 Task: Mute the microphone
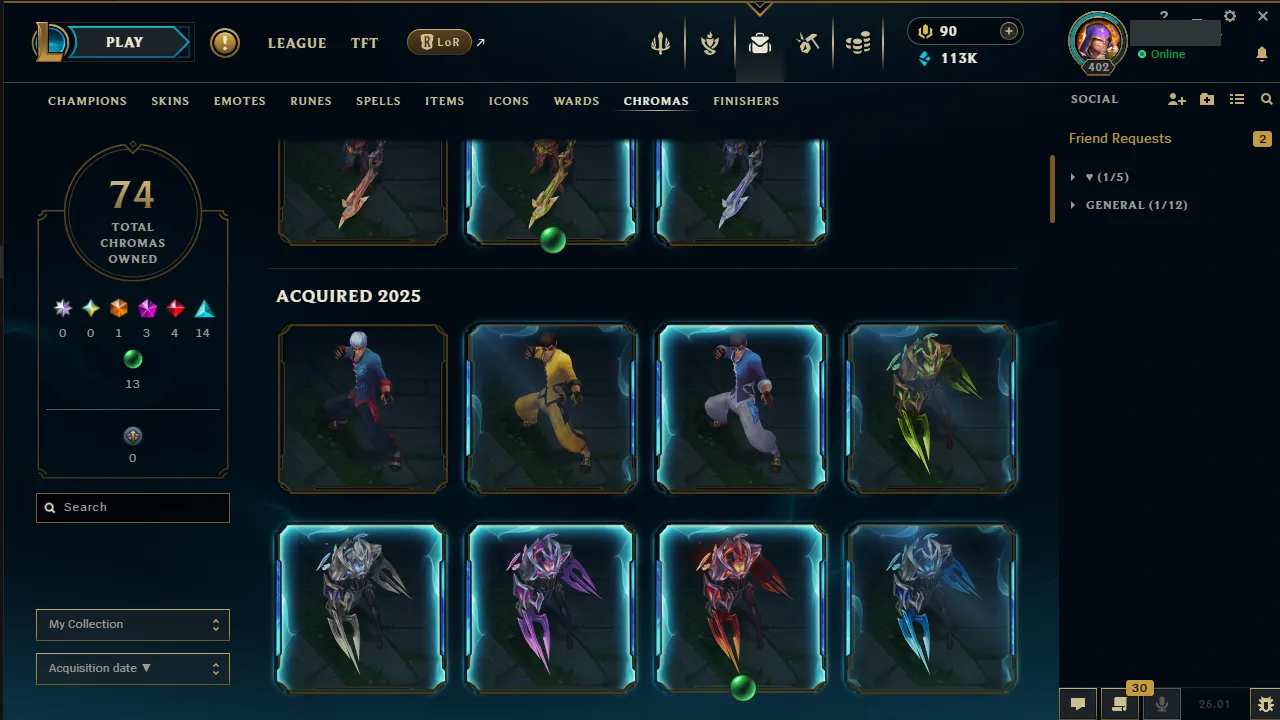click(x=1160, y=703)
